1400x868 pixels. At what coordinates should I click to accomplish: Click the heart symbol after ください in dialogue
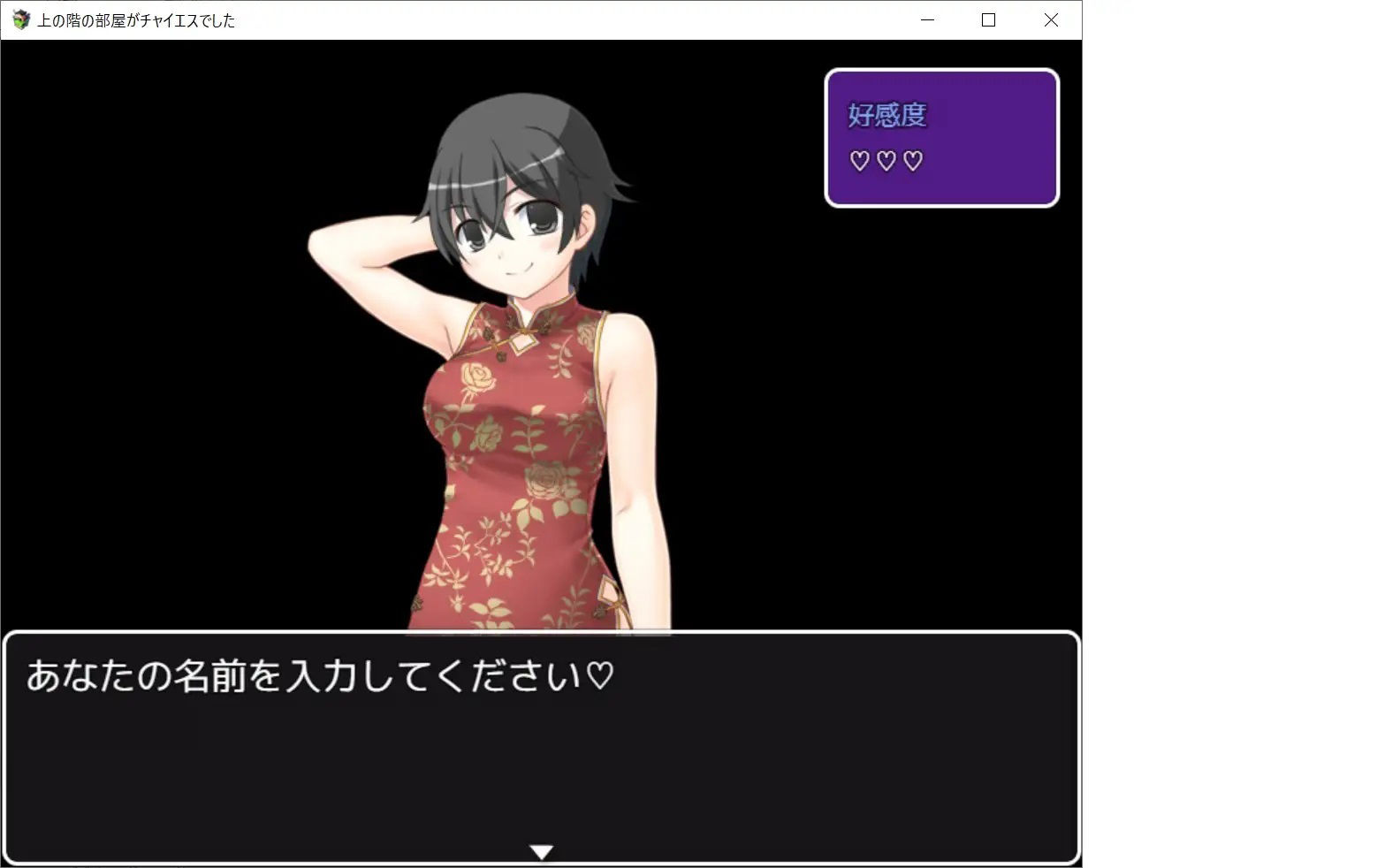pyautogui.click(x=600, y=674)
